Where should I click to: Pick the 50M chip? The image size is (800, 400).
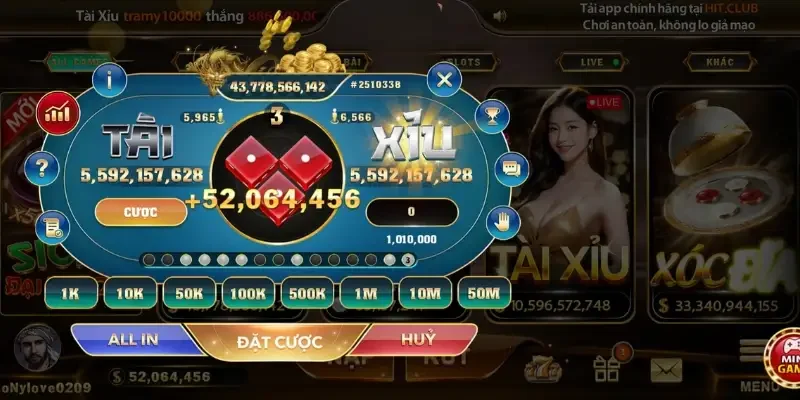click(x=484, y=293)
